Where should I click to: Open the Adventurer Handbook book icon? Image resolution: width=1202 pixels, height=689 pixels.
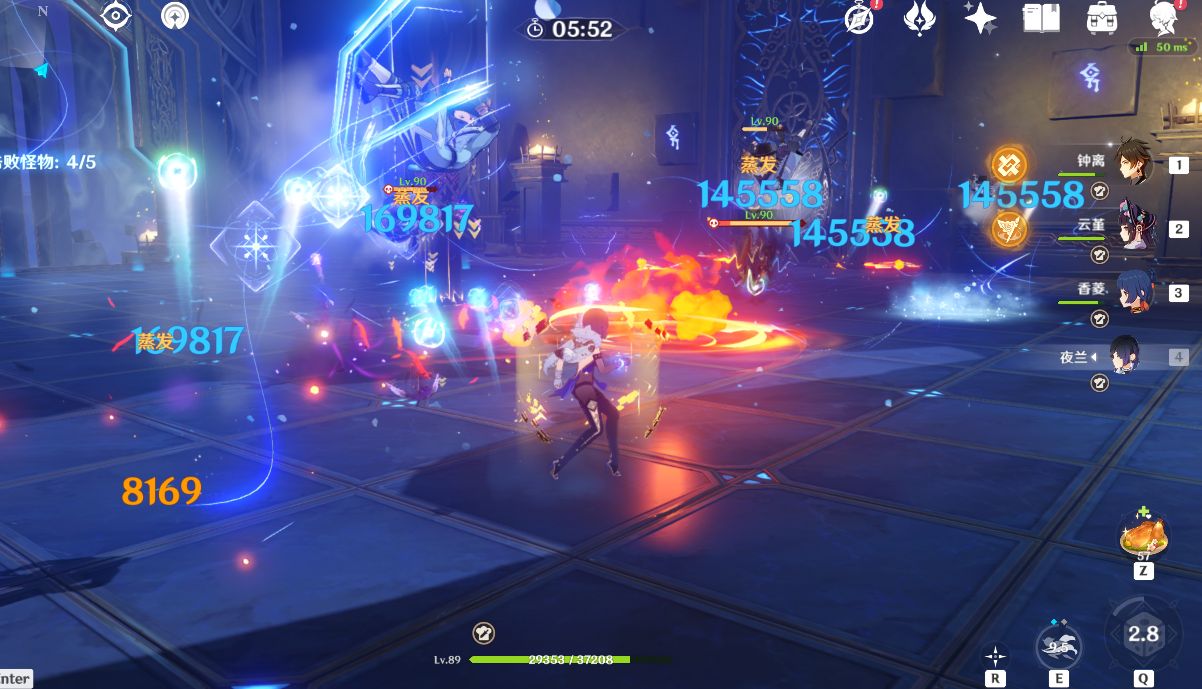(1041, 18)
